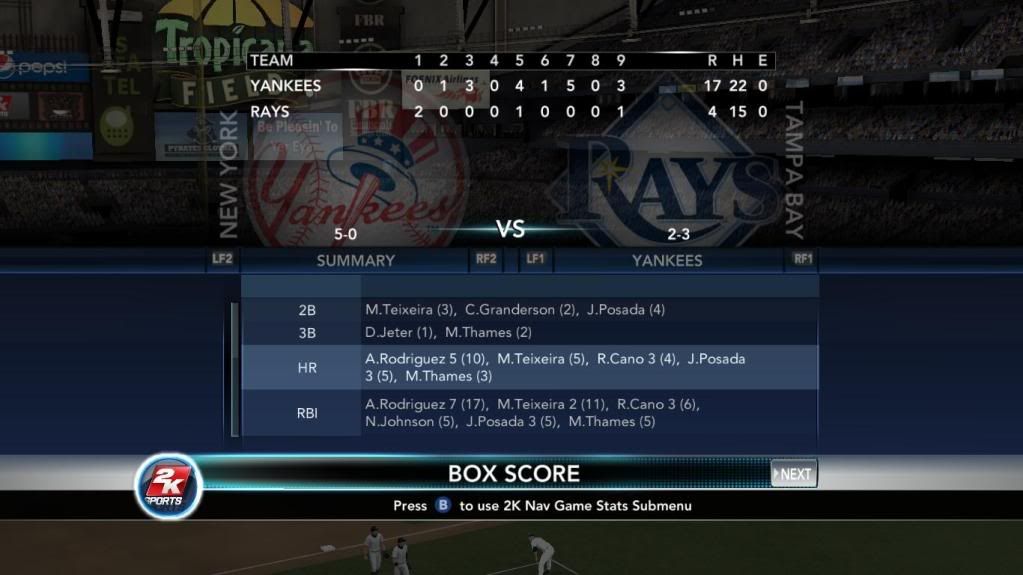Click the box score list scrollbar
The width and height of the screenshot is (1023, 575).
[235, 368]
